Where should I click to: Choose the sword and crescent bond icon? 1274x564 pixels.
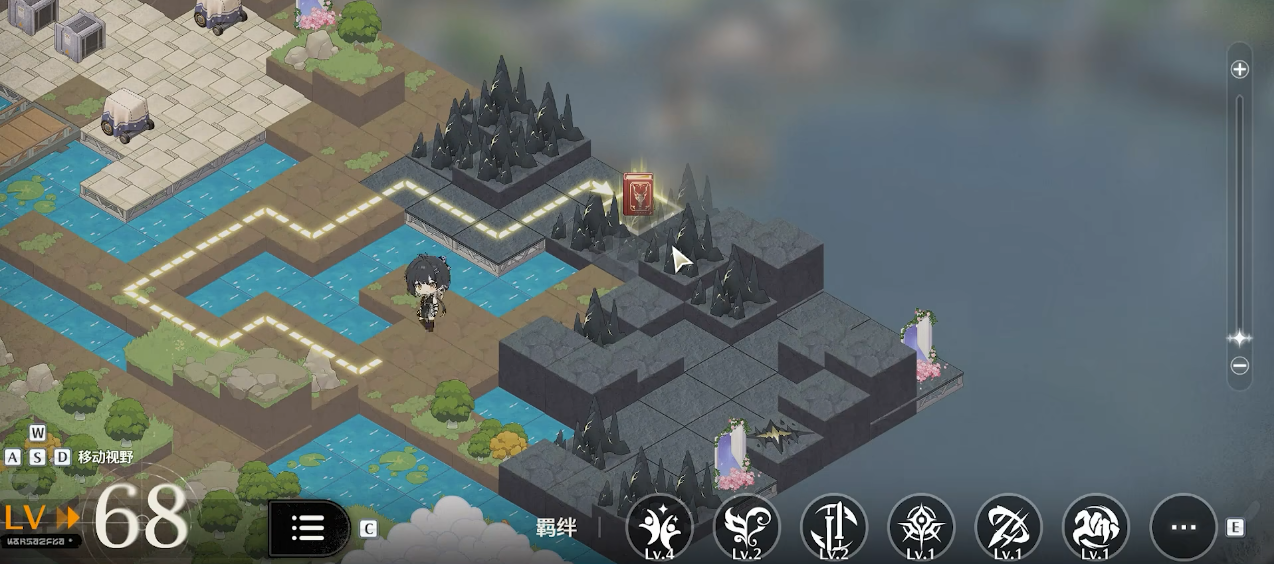coord(834,527)
